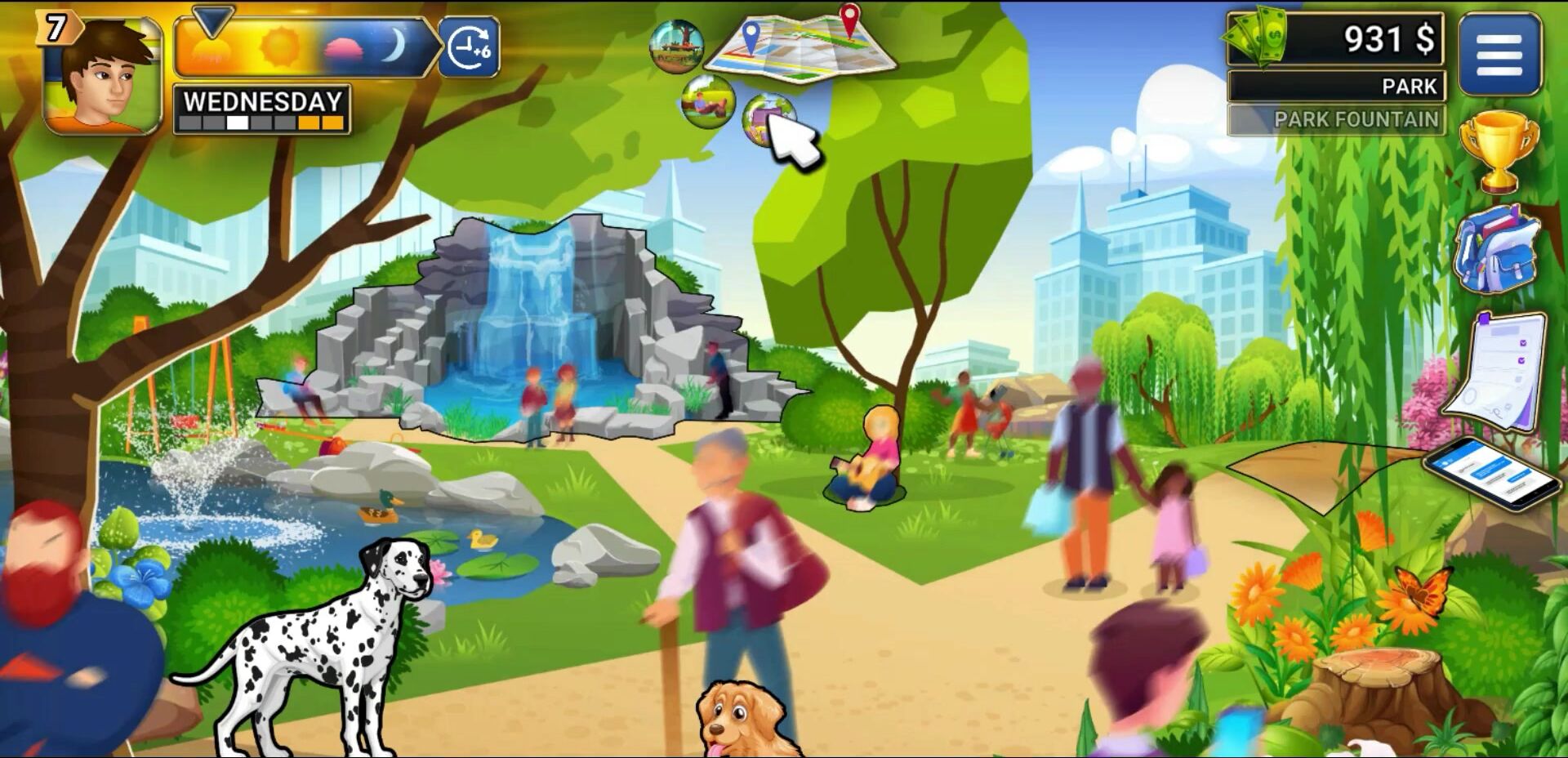Screen dimensions: 1568x758
Task: Click the 931 $ money panel
Action: click(1334, 39)
